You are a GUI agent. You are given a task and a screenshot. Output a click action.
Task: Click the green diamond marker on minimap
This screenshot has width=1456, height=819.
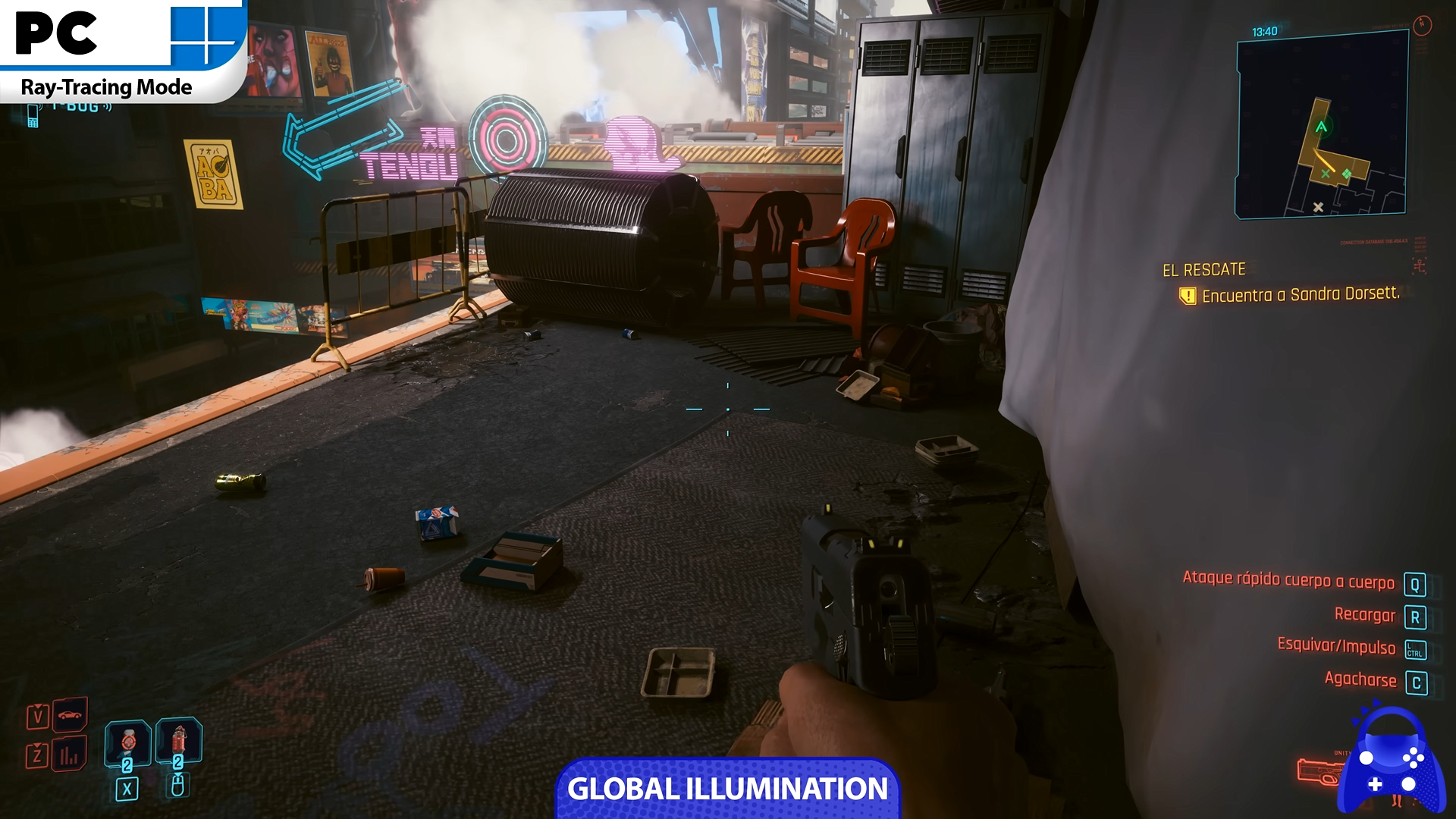point(1347,174)
